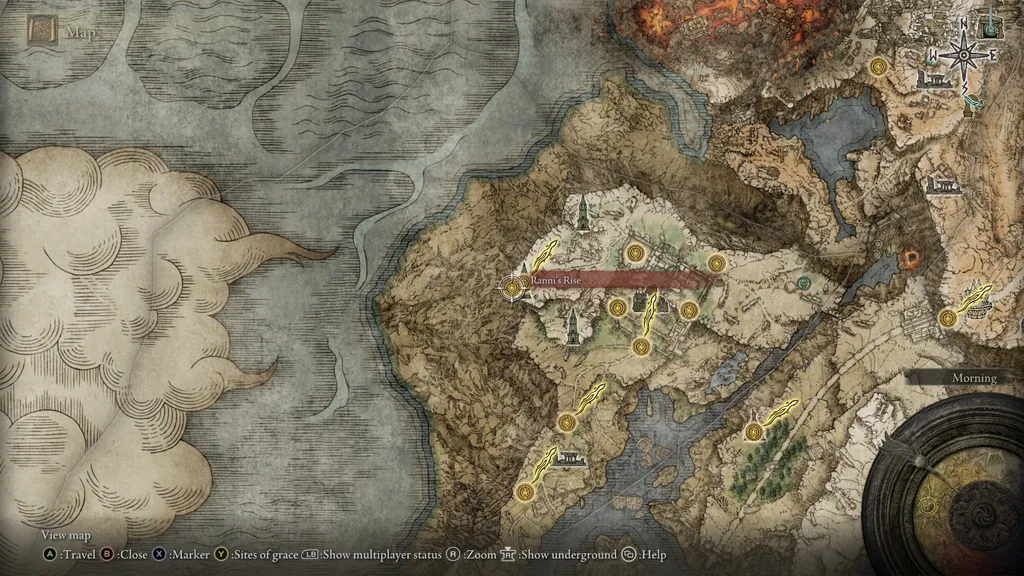Select the fiery orange ring map marker
This screenshot has height=576, width=1024.
tap(911, 258)
